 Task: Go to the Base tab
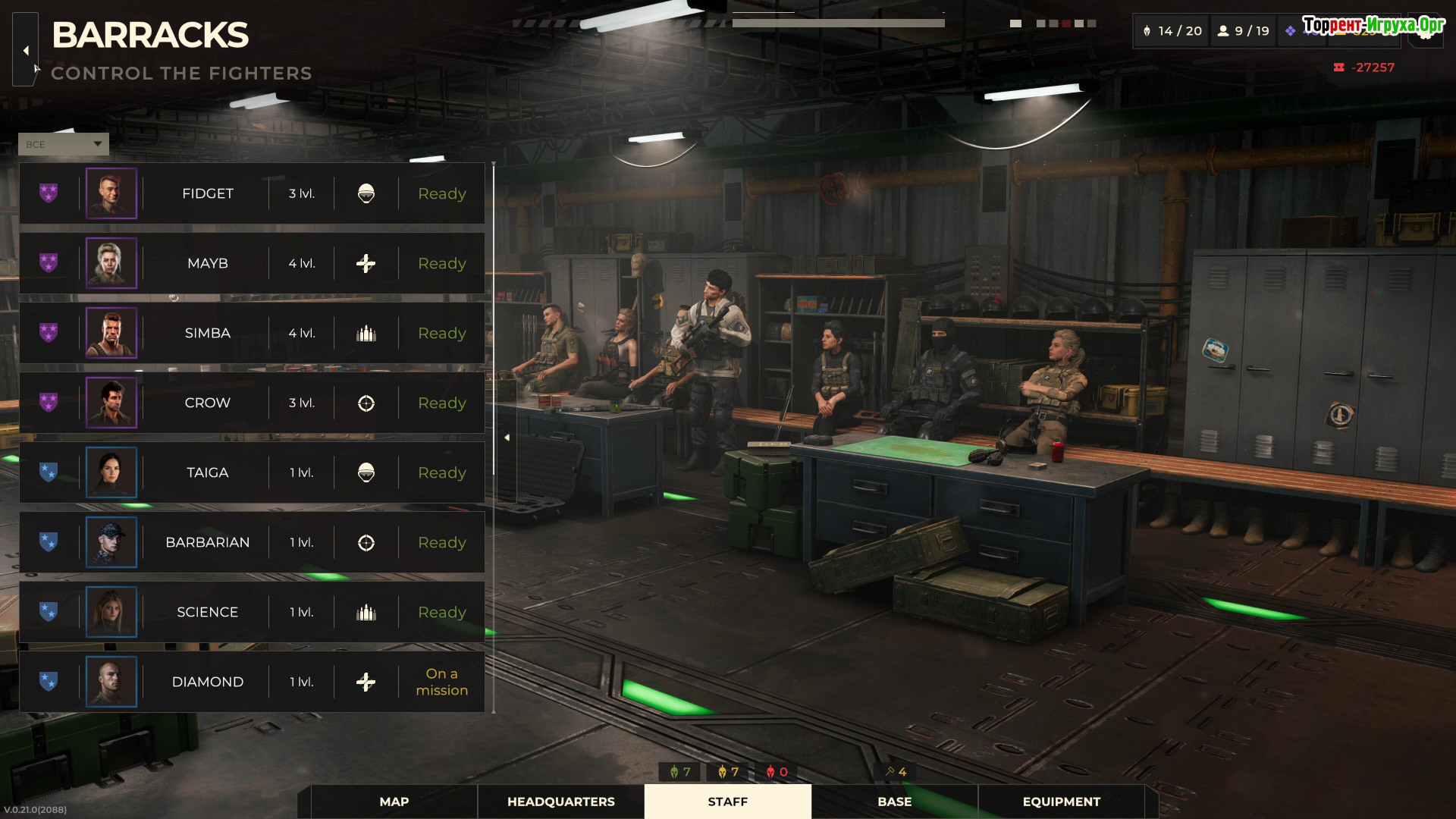895,802
